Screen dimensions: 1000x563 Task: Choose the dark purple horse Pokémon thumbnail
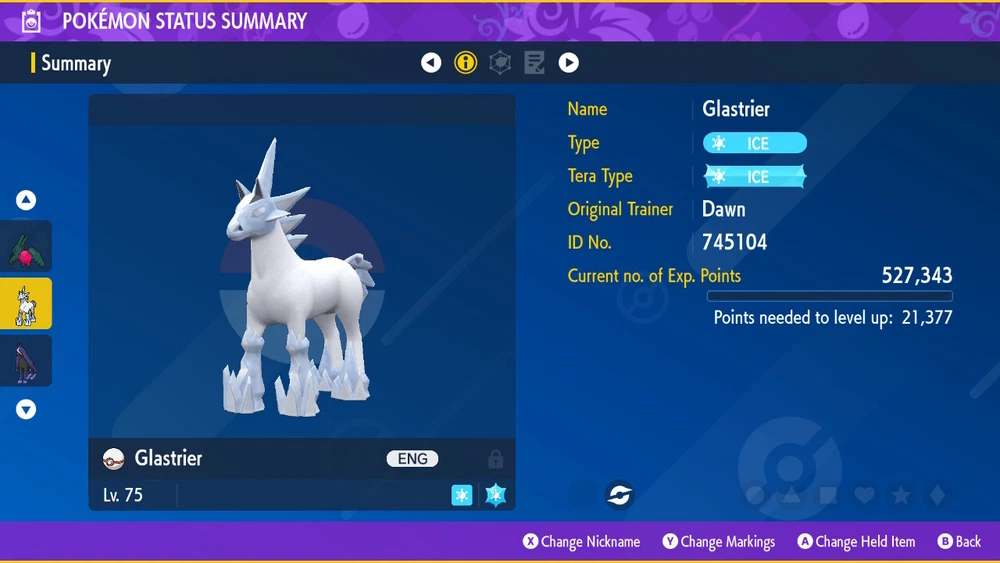[x=26, y=361]
